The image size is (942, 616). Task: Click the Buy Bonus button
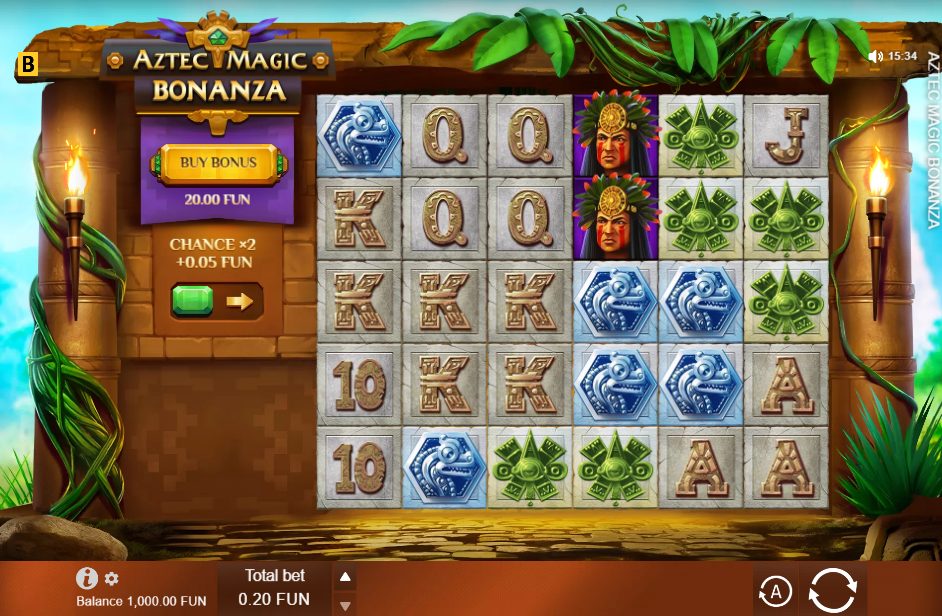pyautogui.click(x=218, y=163)
